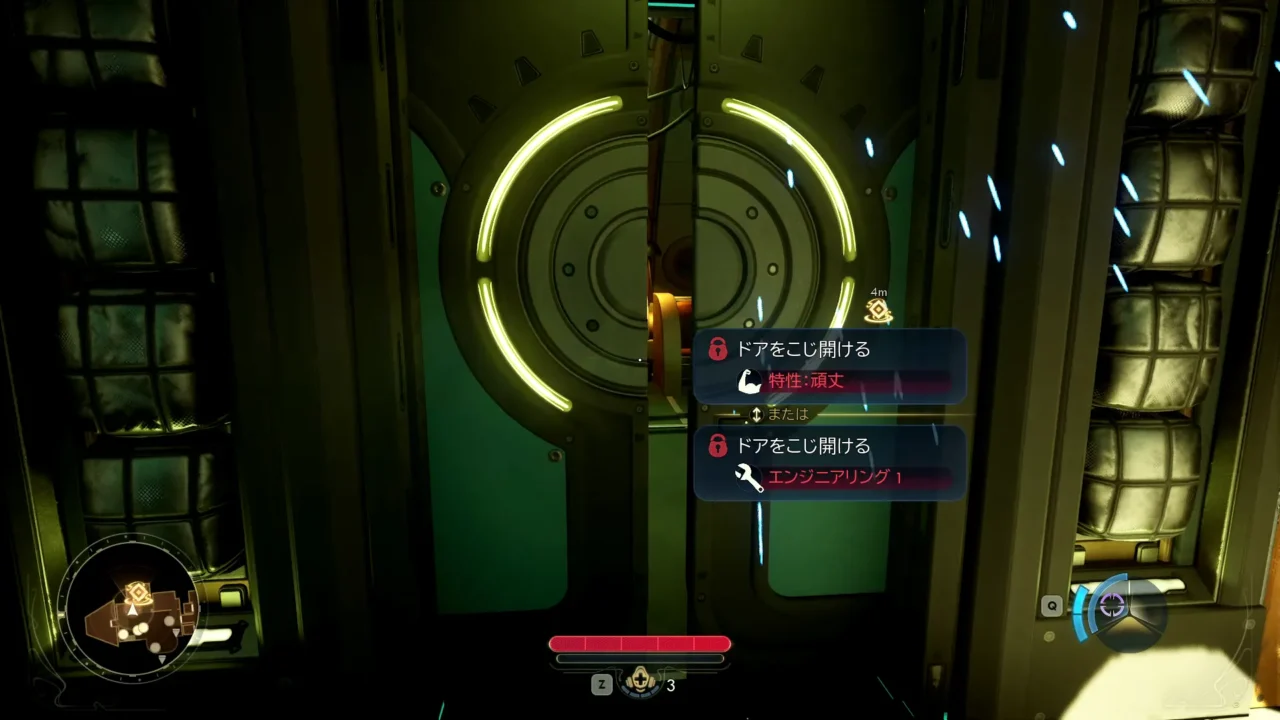
Task: Activate the purple gadget ability icon
Action: (1112, 606)
